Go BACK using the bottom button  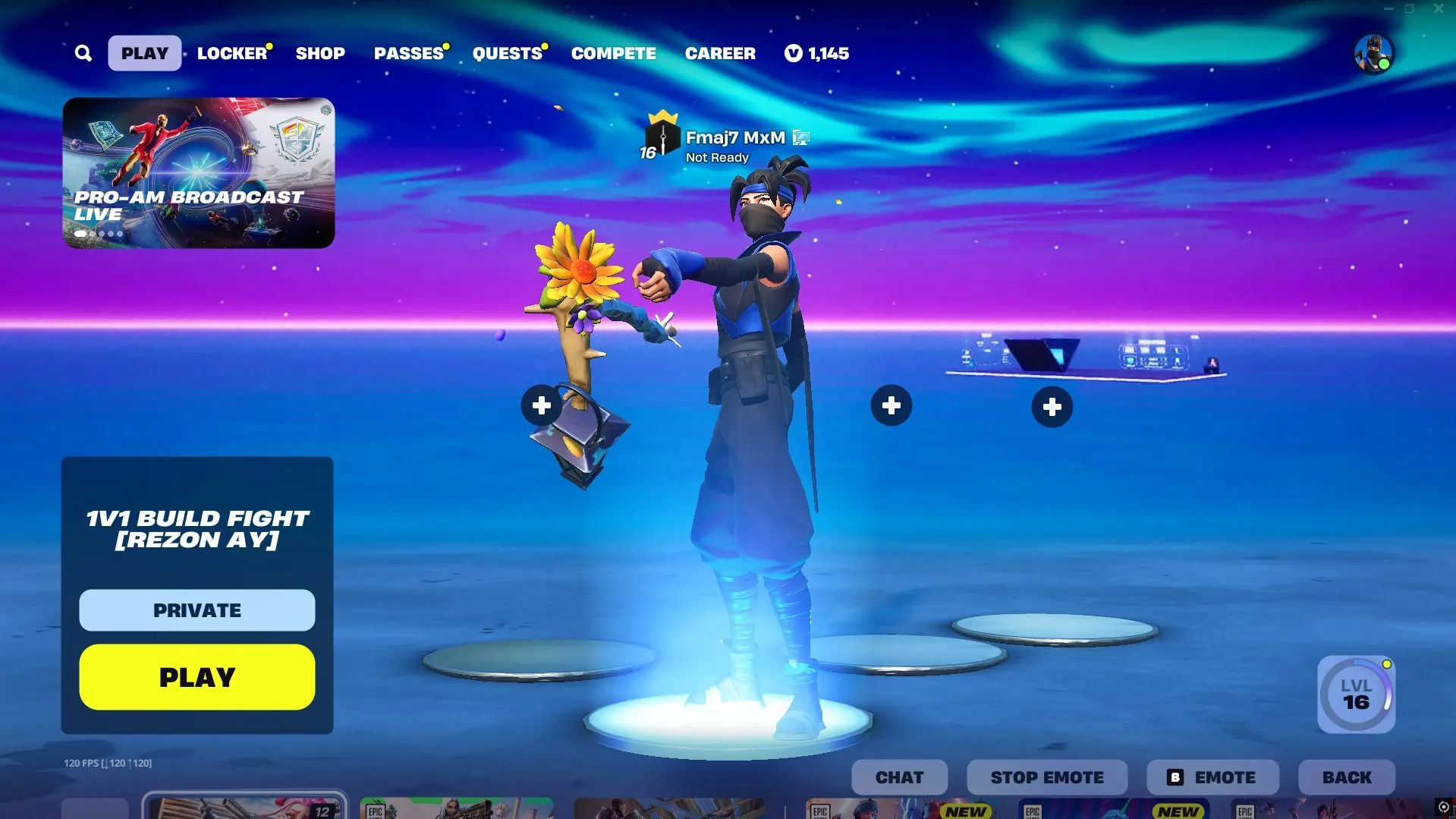click(1347, 777)
